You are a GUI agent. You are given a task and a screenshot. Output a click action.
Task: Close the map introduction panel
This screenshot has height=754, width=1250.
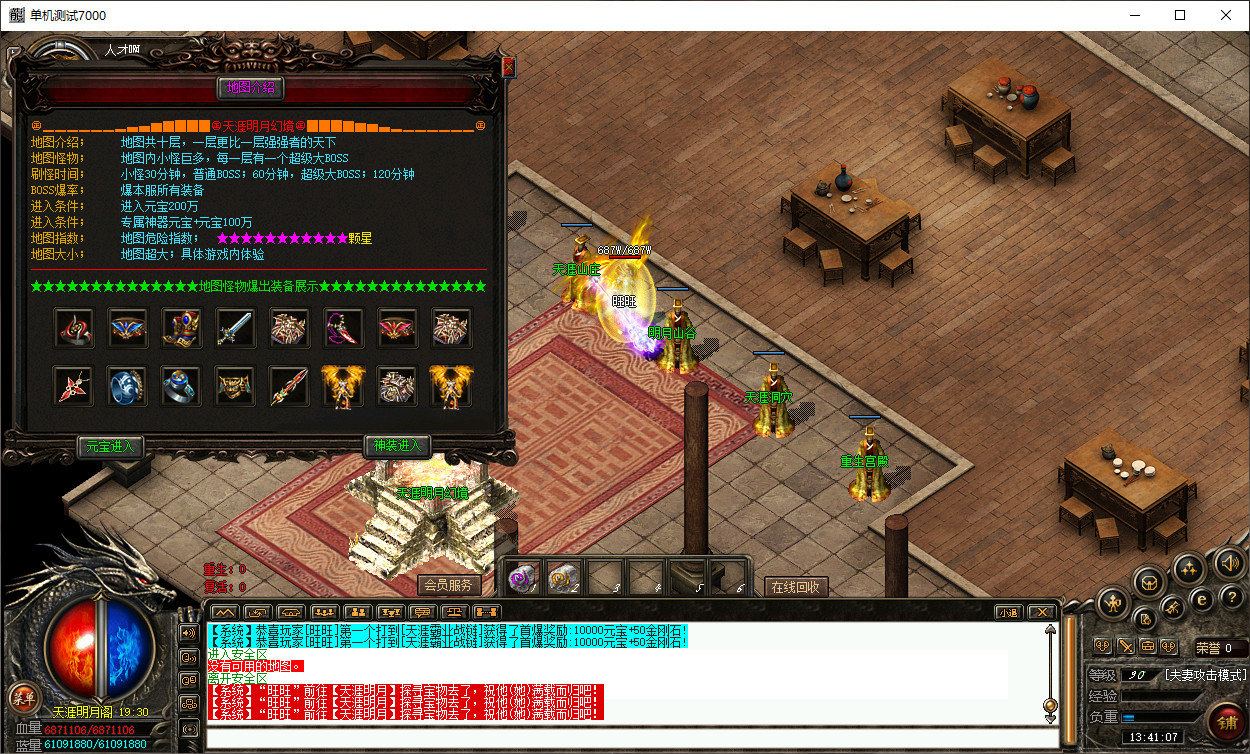[508, 67]
